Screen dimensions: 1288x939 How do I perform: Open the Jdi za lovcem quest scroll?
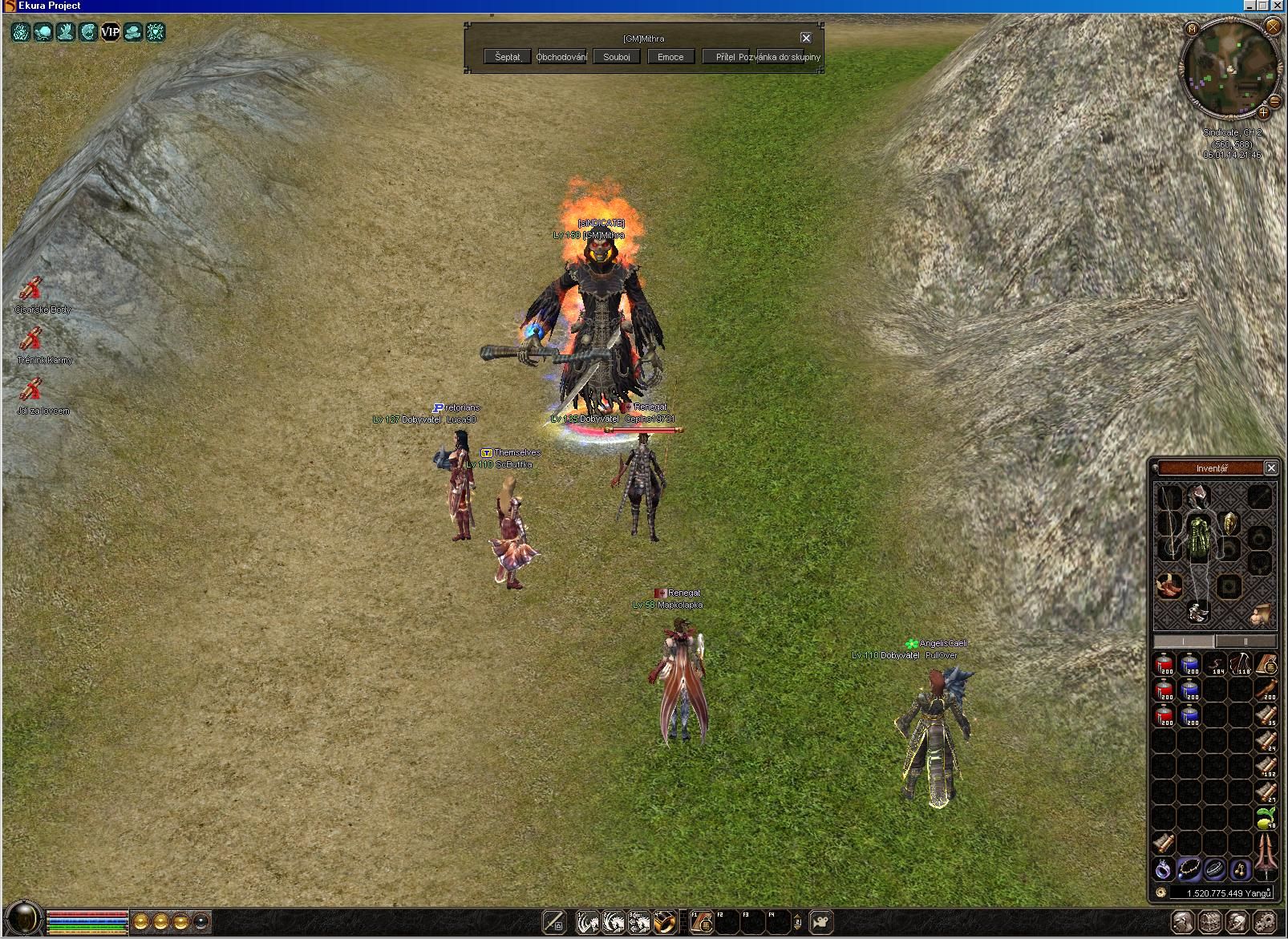tap(32, 391)
